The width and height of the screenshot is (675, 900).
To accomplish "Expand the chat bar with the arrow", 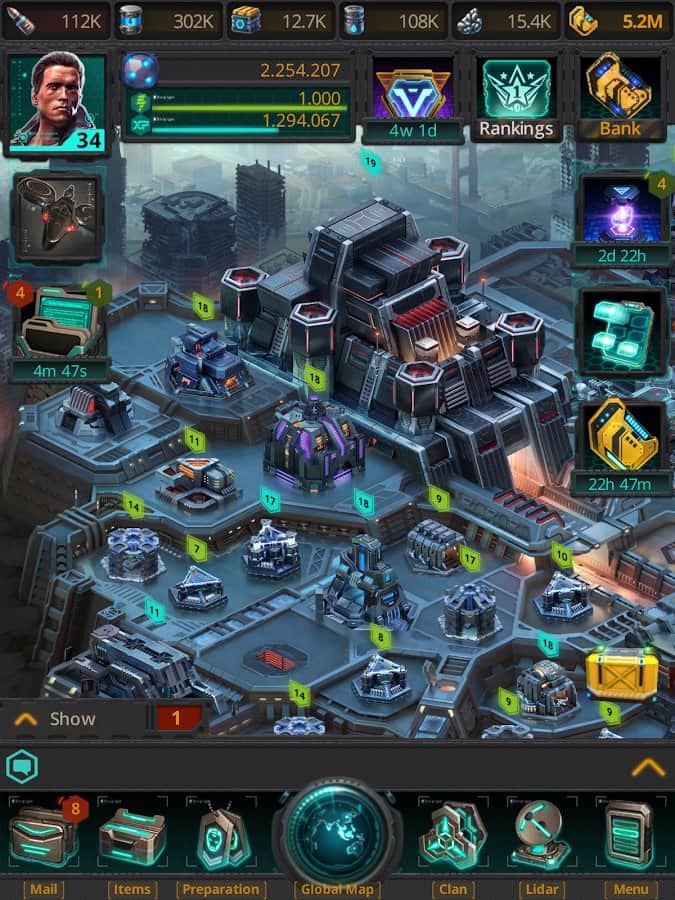I will pos(648,767).
